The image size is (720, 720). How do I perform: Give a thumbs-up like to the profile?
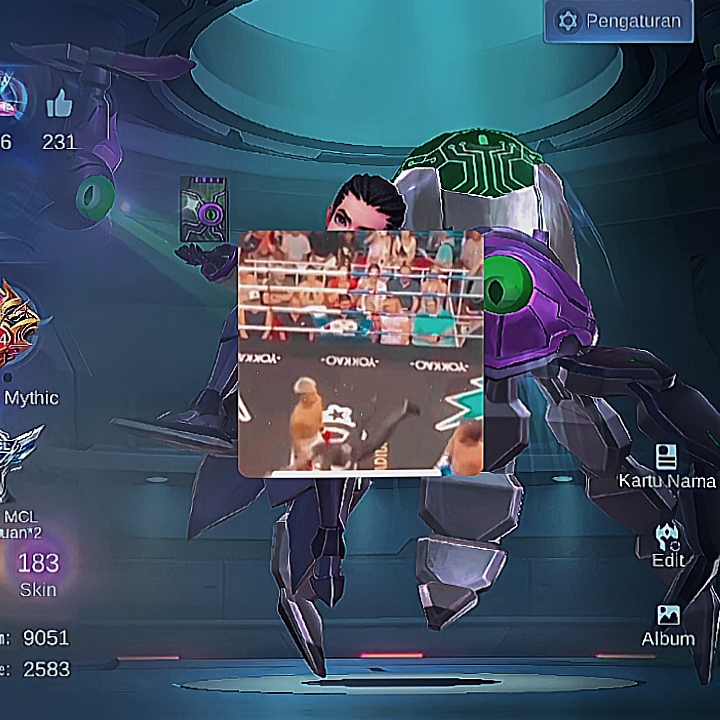click(x=60, y=105)
